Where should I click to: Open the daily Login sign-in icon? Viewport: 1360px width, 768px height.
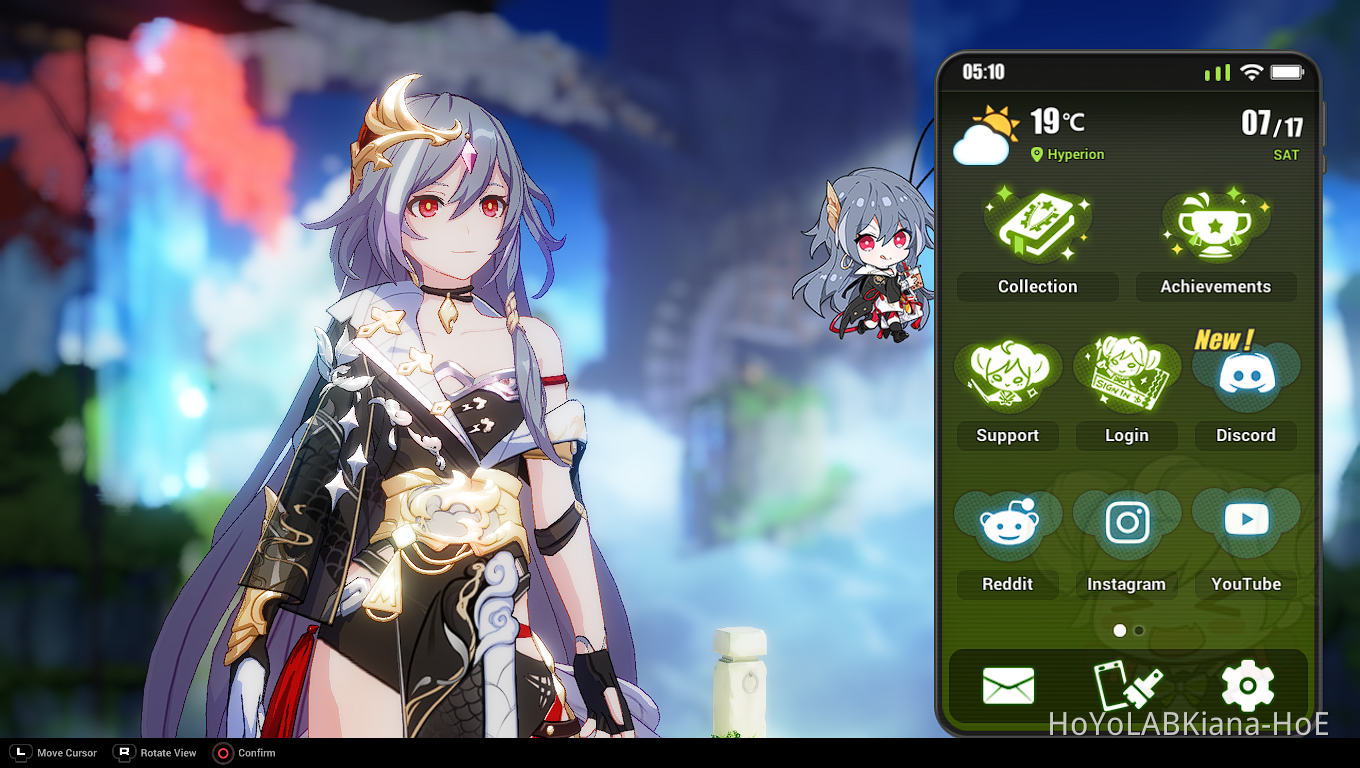pyautogui.click(x=1127, y=375)
